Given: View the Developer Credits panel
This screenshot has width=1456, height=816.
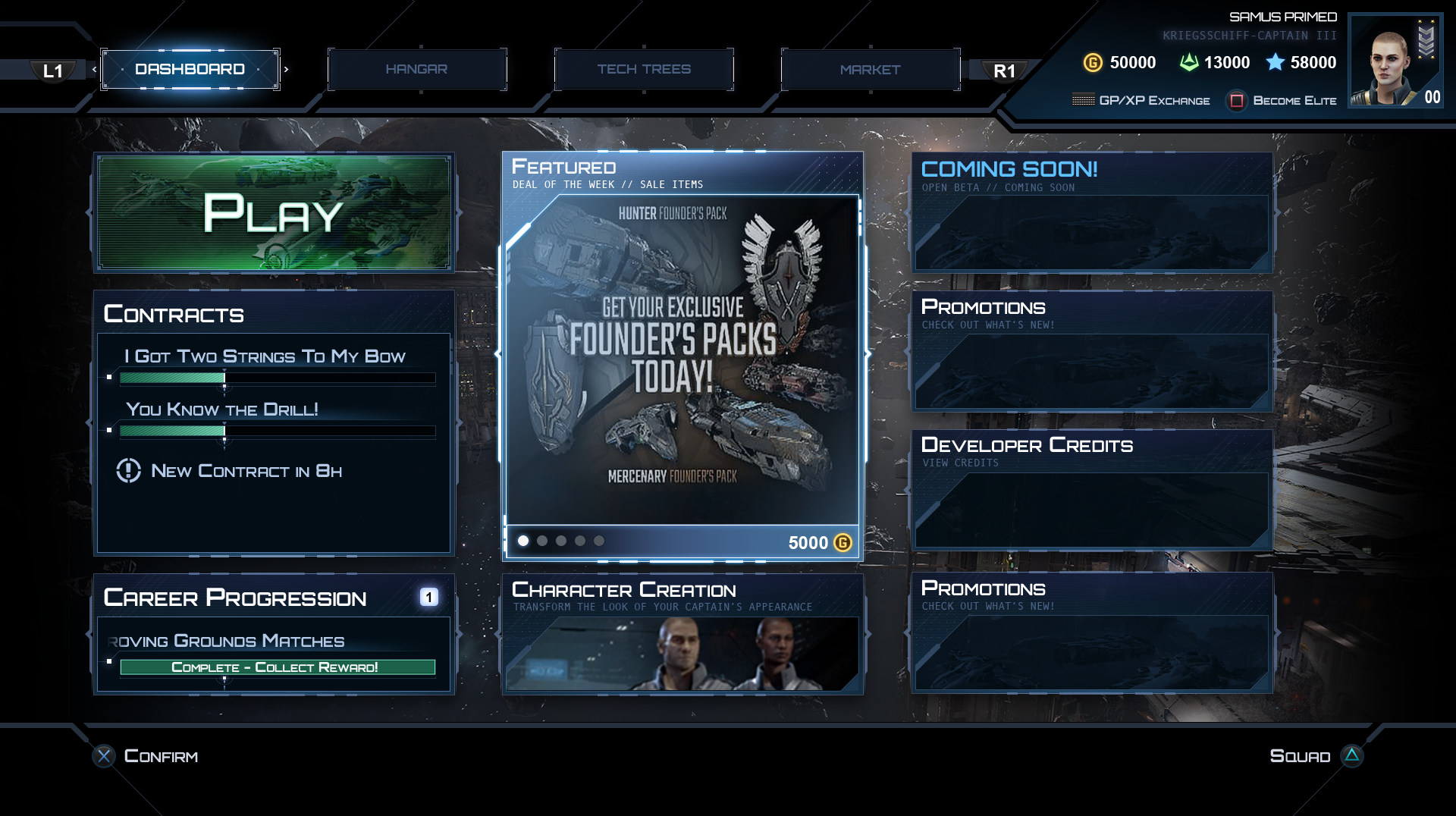Looking at the screenshot, I should coord(1092,490).
